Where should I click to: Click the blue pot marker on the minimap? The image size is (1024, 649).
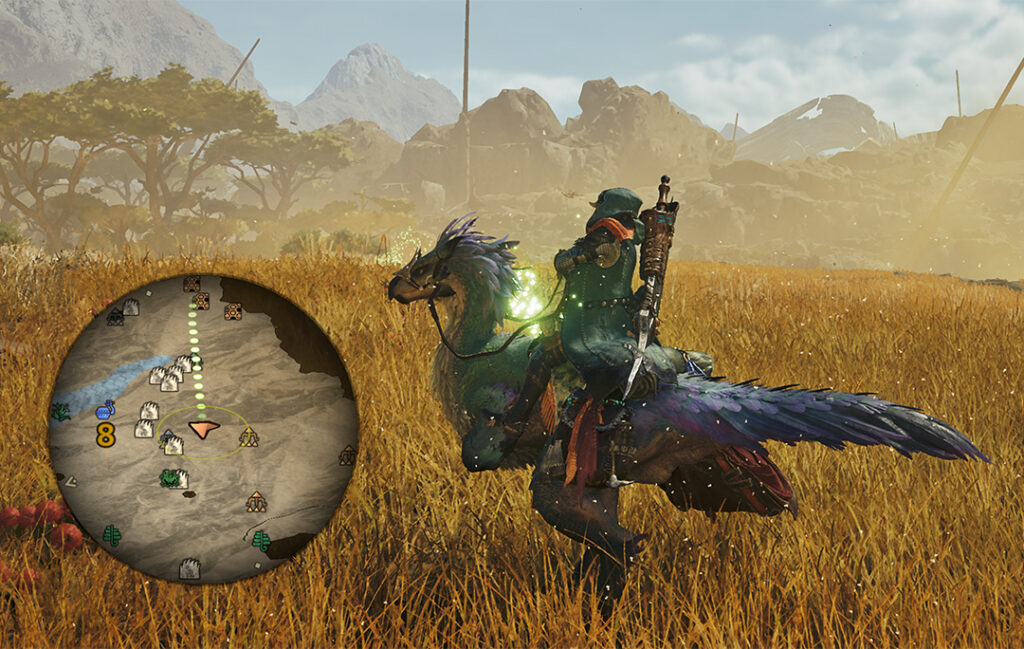click(105, 410)
